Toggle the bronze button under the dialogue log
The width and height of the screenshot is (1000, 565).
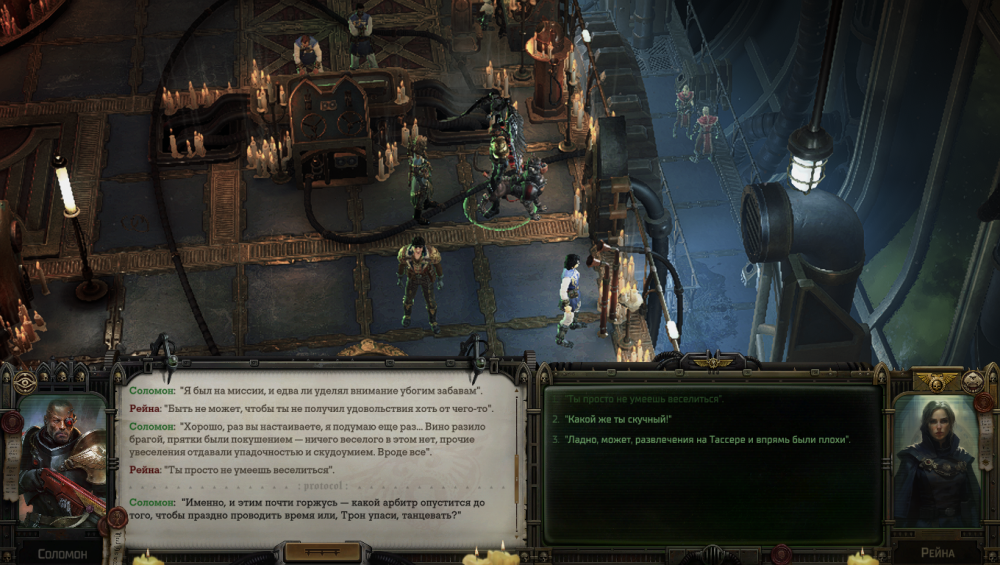tap(321, 552)
